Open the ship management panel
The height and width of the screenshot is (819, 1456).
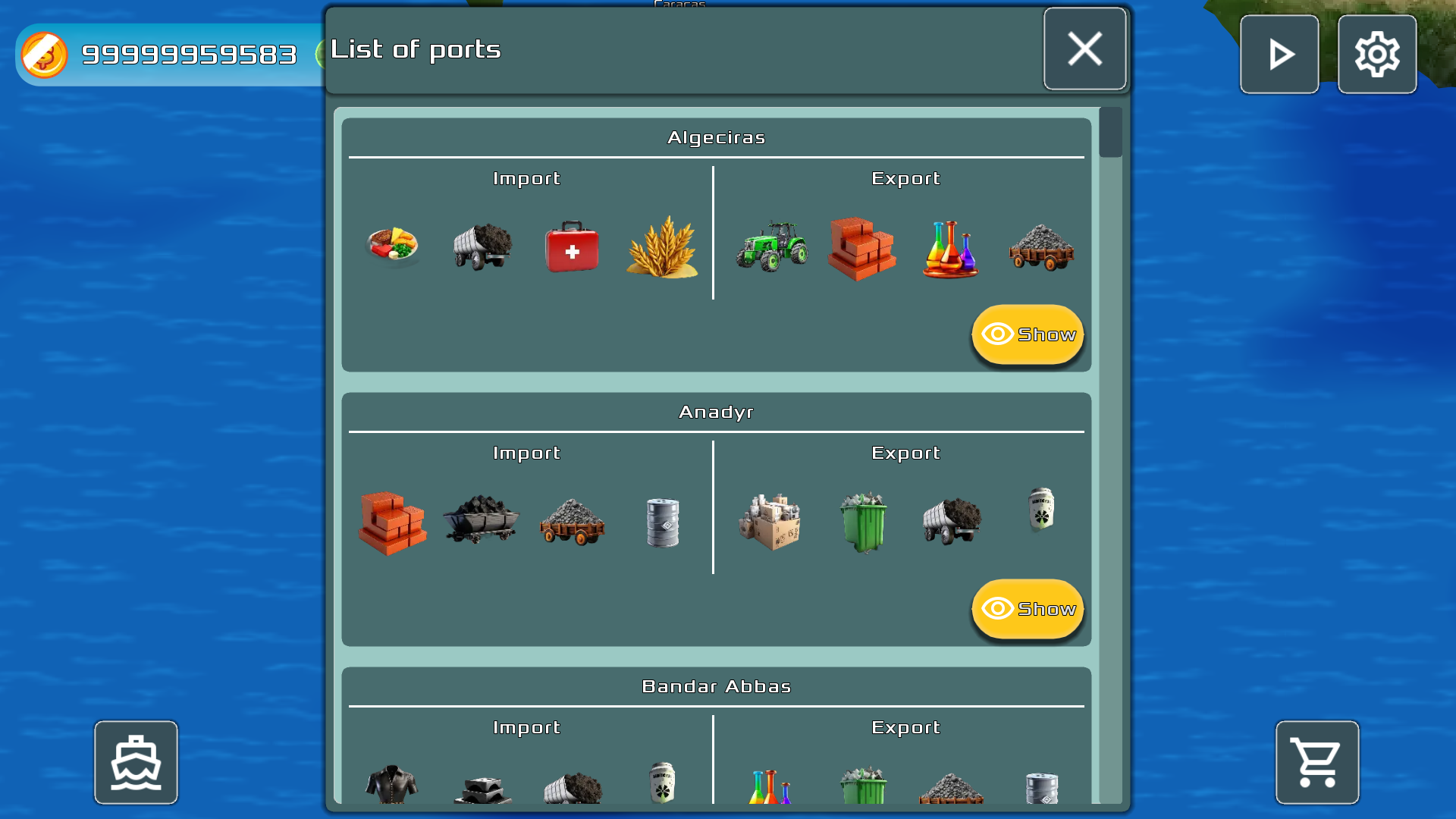click(136, 762)
